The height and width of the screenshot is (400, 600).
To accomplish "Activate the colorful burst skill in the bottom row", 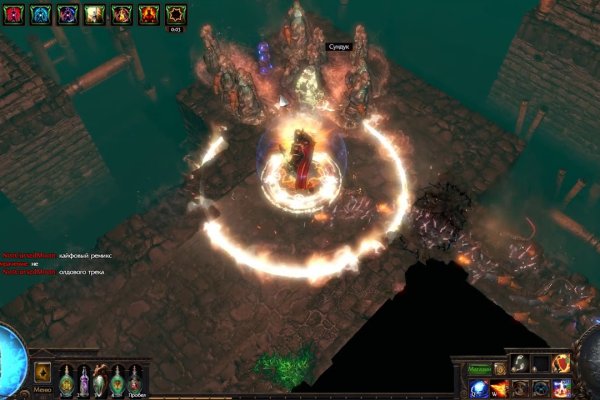I will (x=563, y=387).
